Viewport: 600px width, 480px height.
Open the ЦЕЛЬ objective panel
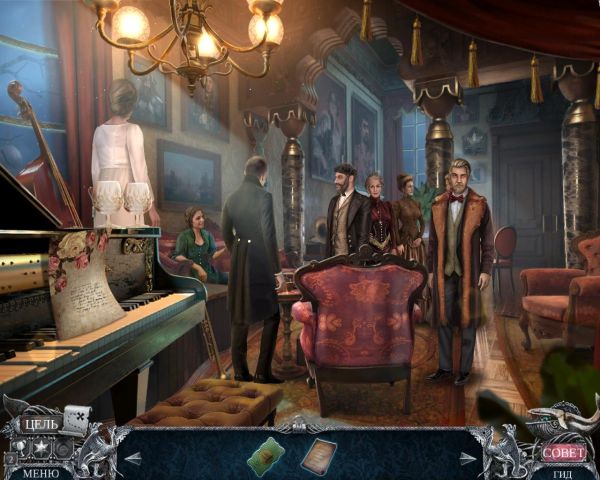point(40,424)
